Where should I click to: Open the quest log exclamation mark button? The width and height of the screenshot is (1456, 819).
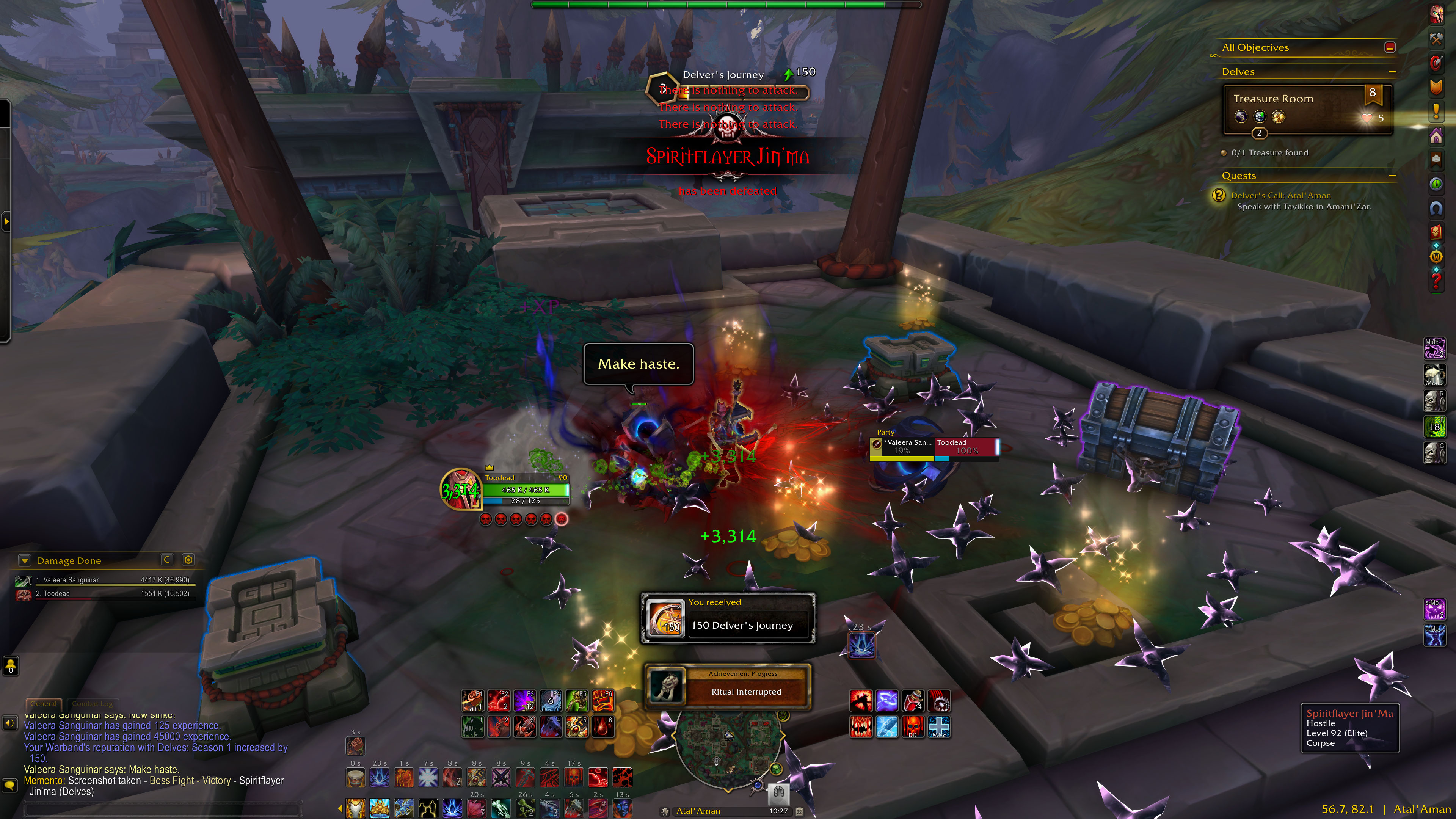pyautogui.click(x=1436, y=111)
